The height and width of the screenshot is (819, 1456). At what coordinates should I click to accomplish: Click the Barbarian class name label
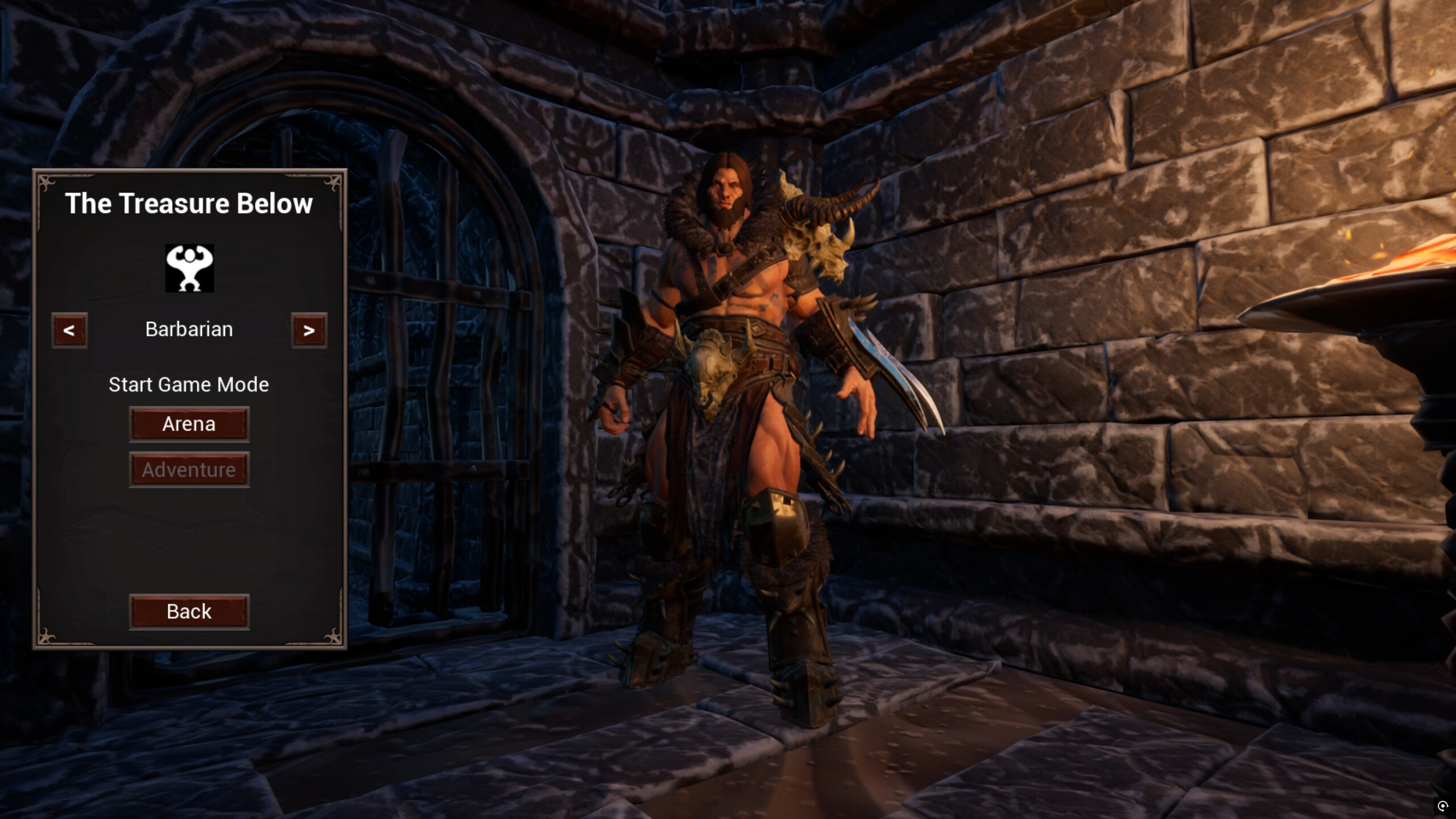click(x=189, y=329)
